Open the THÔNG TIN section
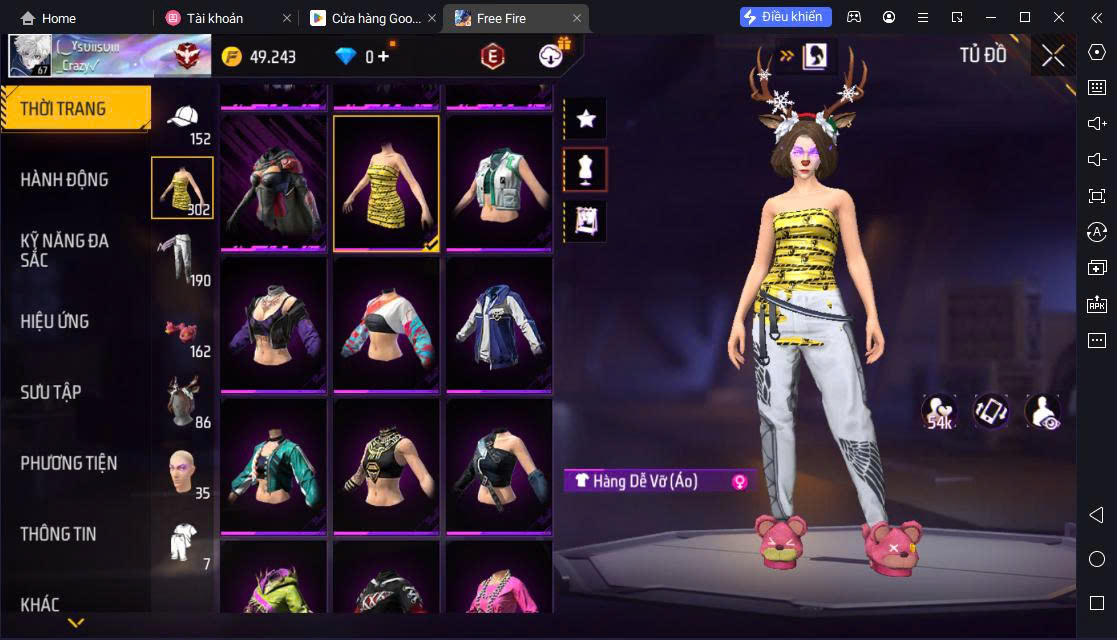This screenshot has width=1117, height=640. click(58, 534)
